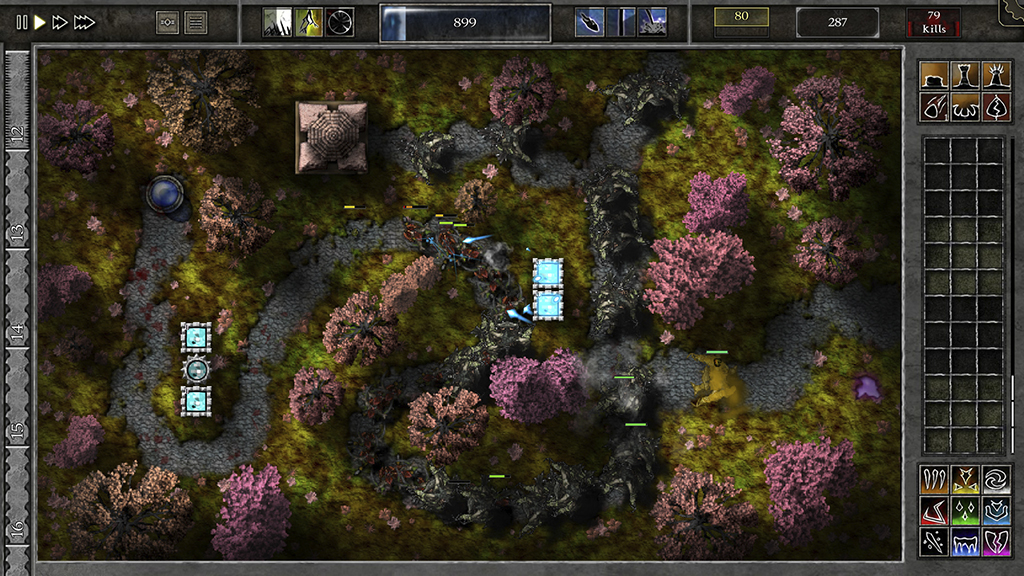Activate the white-highlighted strike spell icon
This screenshot has width=1024, height=576.
point(277,22)
